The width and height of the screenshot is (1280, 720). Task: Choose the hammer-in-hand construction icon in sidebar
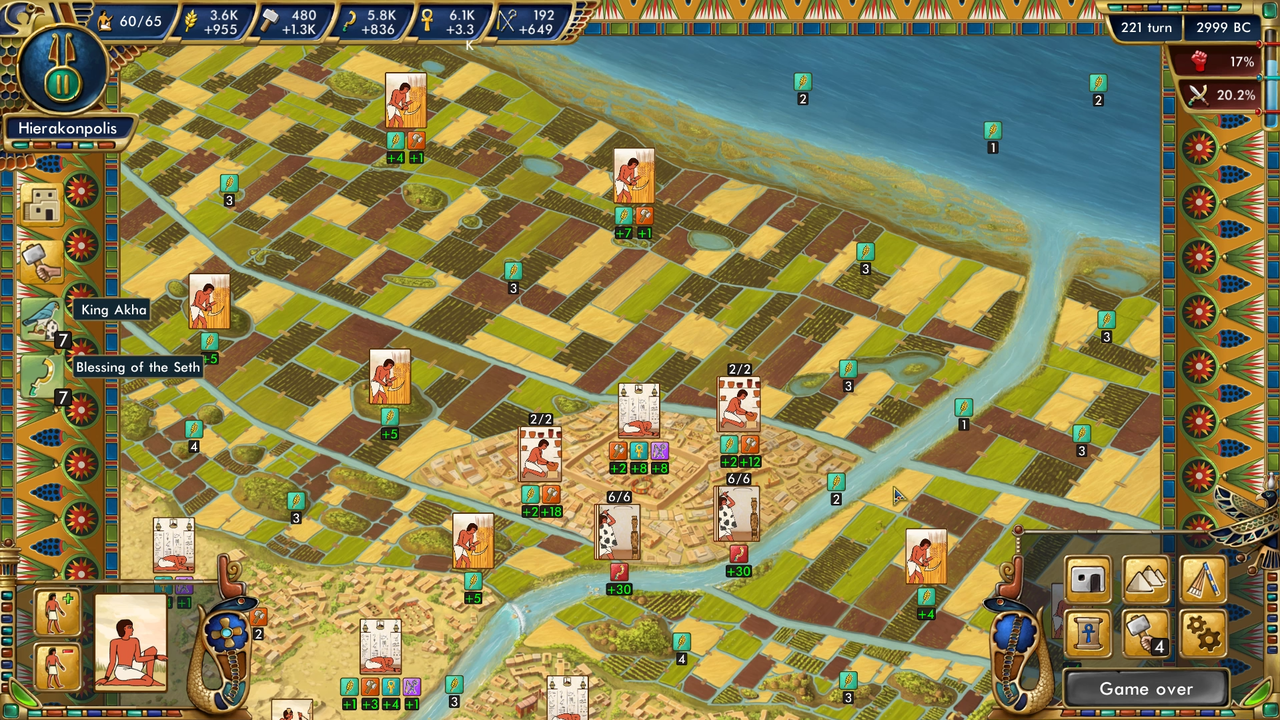coord(41,262)
